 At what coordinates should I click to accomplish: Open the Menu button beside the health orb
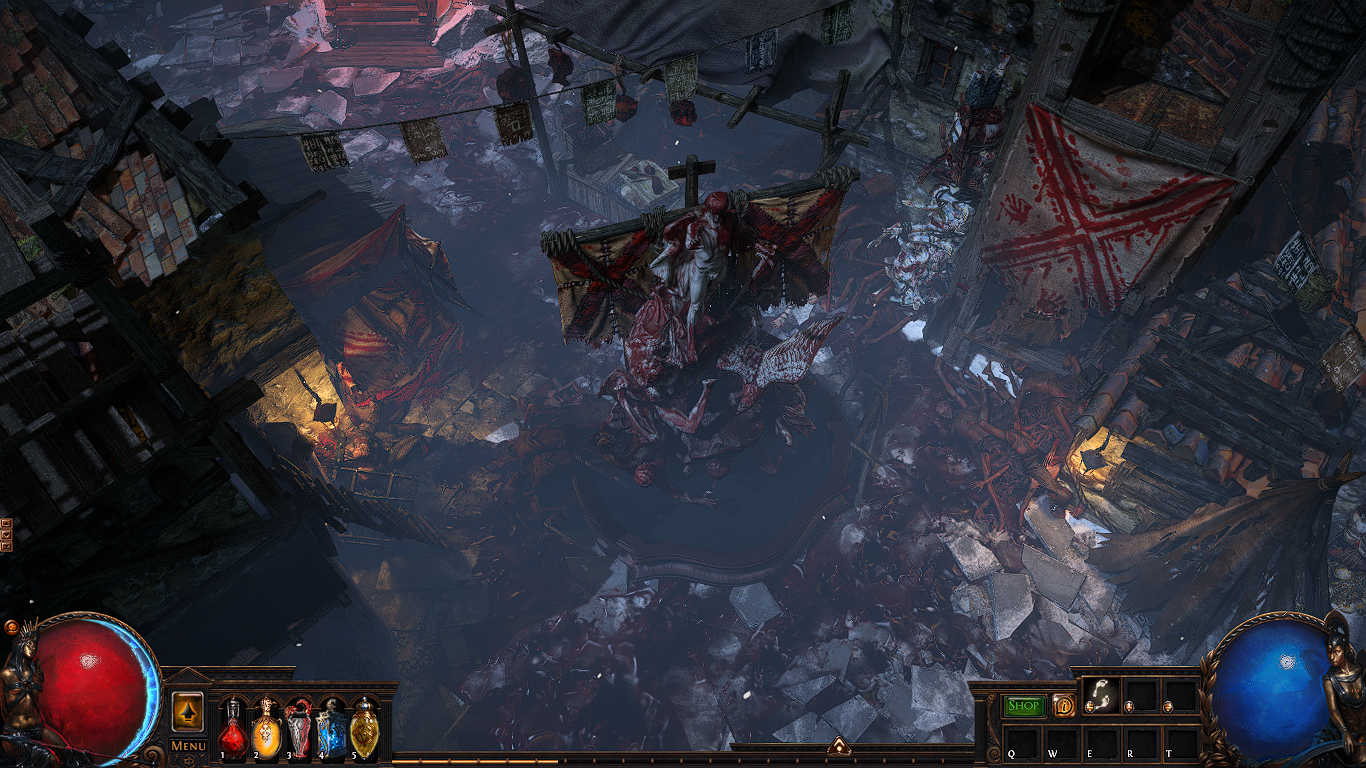pos(188,746)
